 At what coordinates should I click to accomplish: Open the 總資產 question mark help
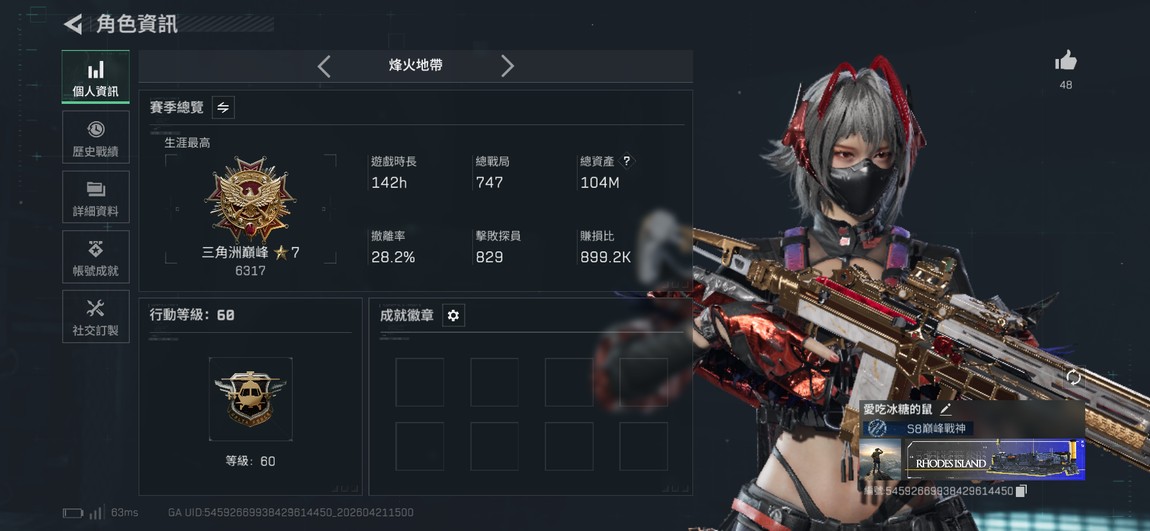[627, 161]
